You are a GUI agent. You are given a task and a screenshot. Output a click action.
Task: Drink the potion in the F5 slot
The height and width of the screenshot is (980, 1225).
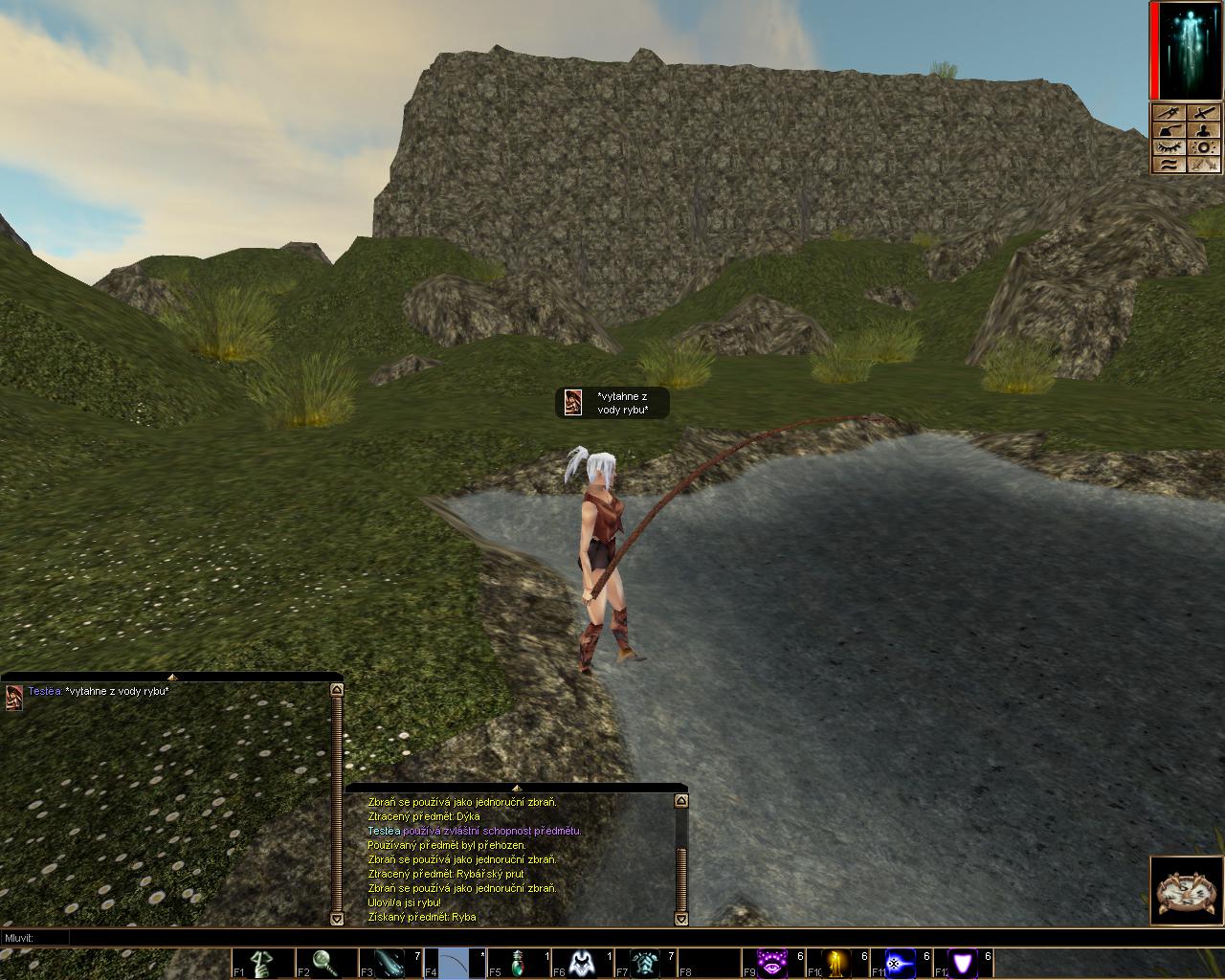pos(519,963)
